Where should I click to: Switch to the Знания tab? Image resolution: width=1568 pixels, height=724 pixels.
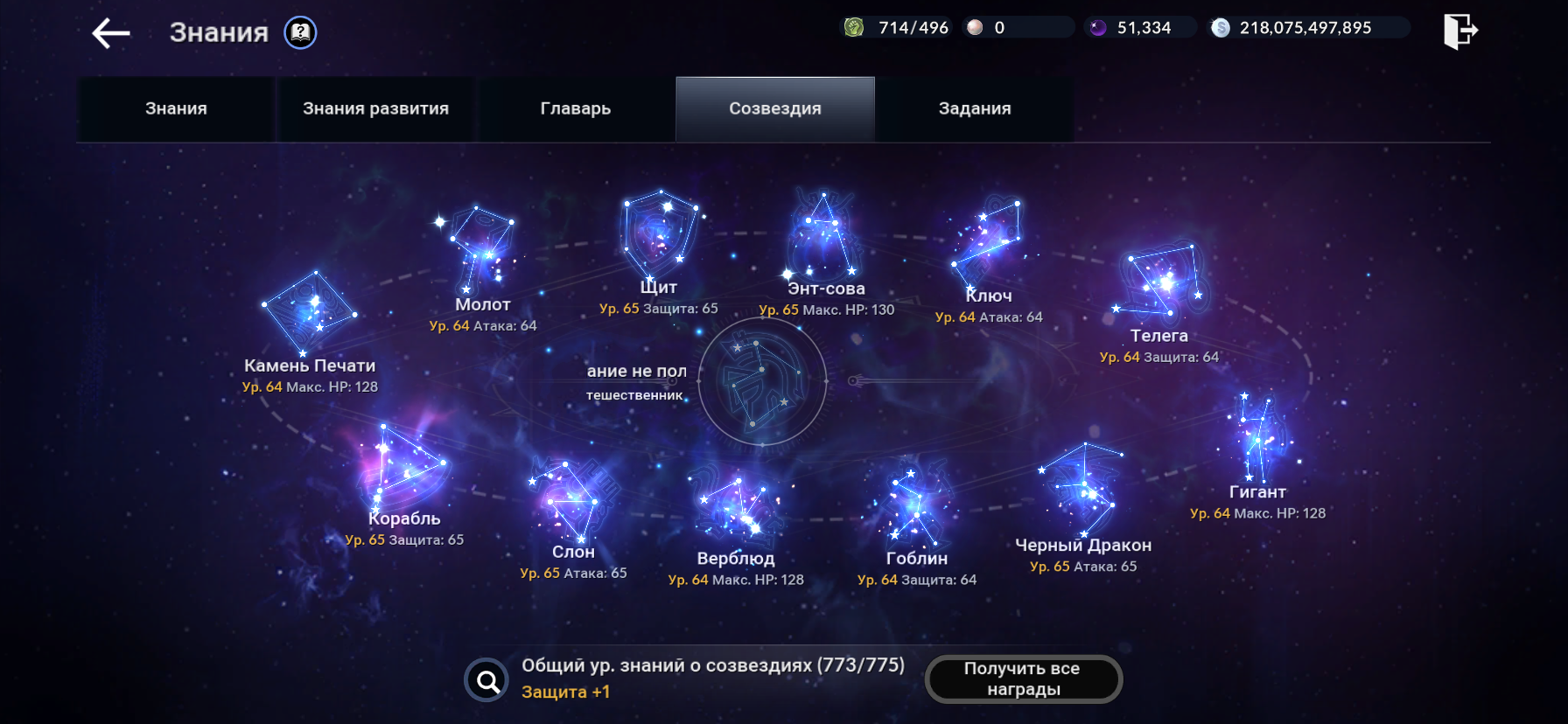pyautogui.click(x=176, y=109)
